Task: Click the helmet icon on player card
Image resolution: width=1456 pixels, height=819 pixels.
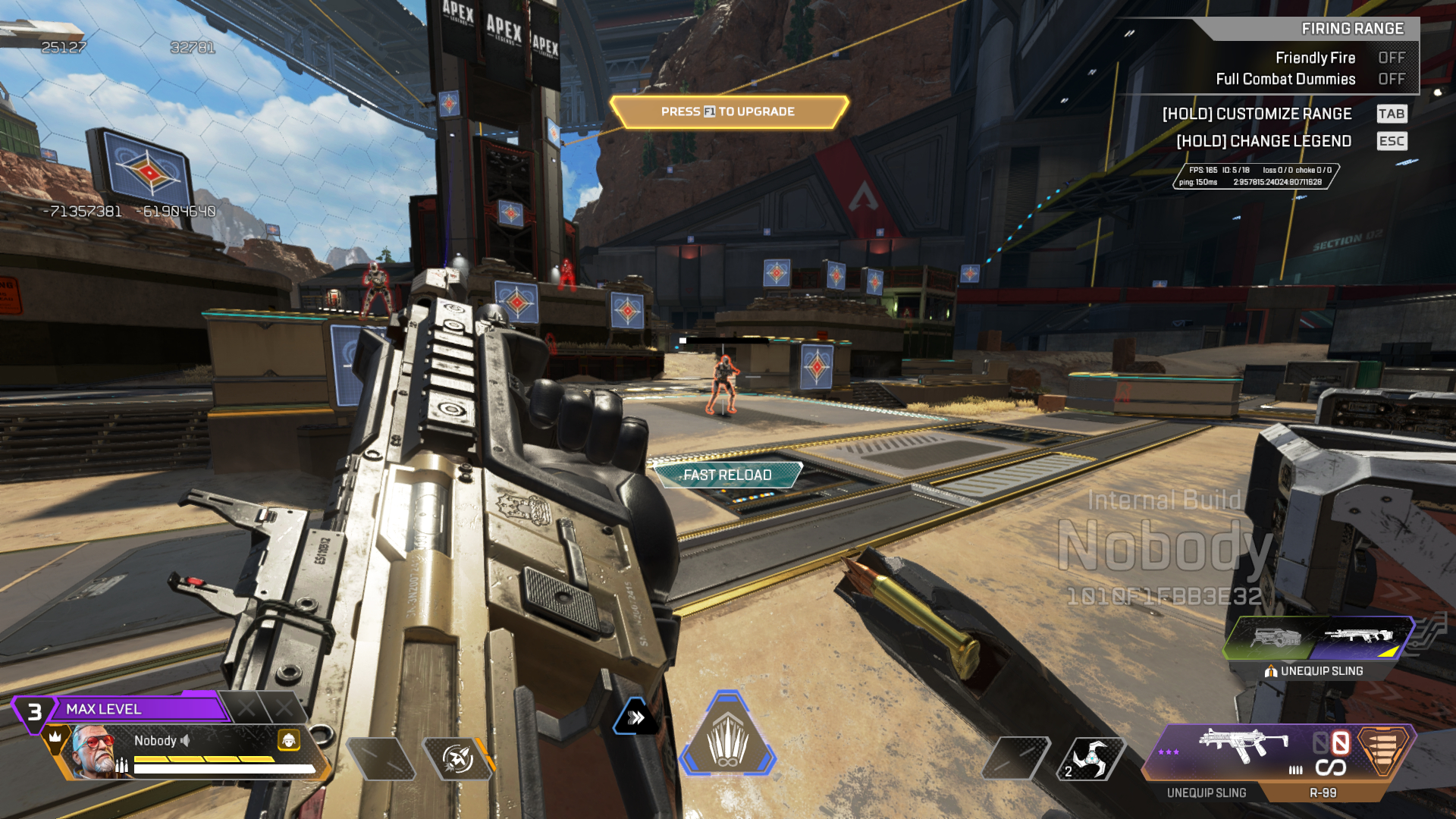Action: (x=288, y=740)
